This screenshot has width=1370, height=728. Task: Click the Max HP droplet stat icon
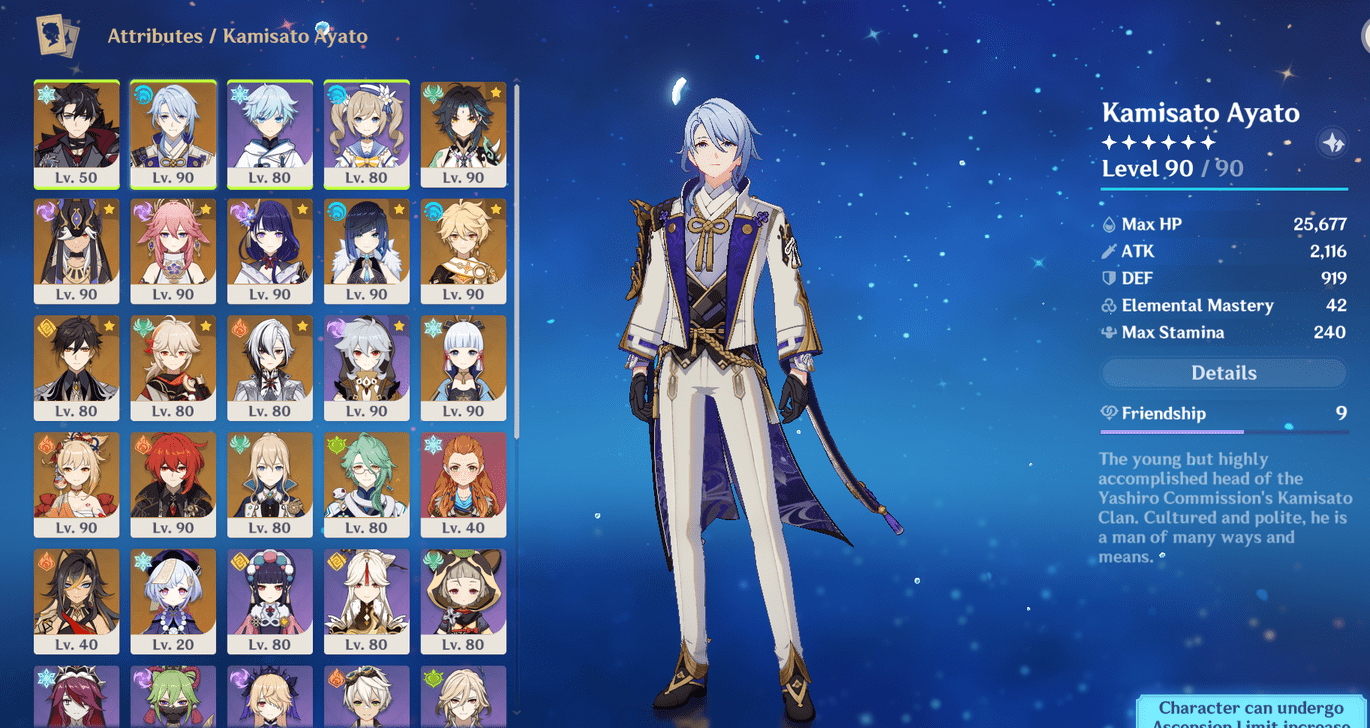coord(1110,224)
